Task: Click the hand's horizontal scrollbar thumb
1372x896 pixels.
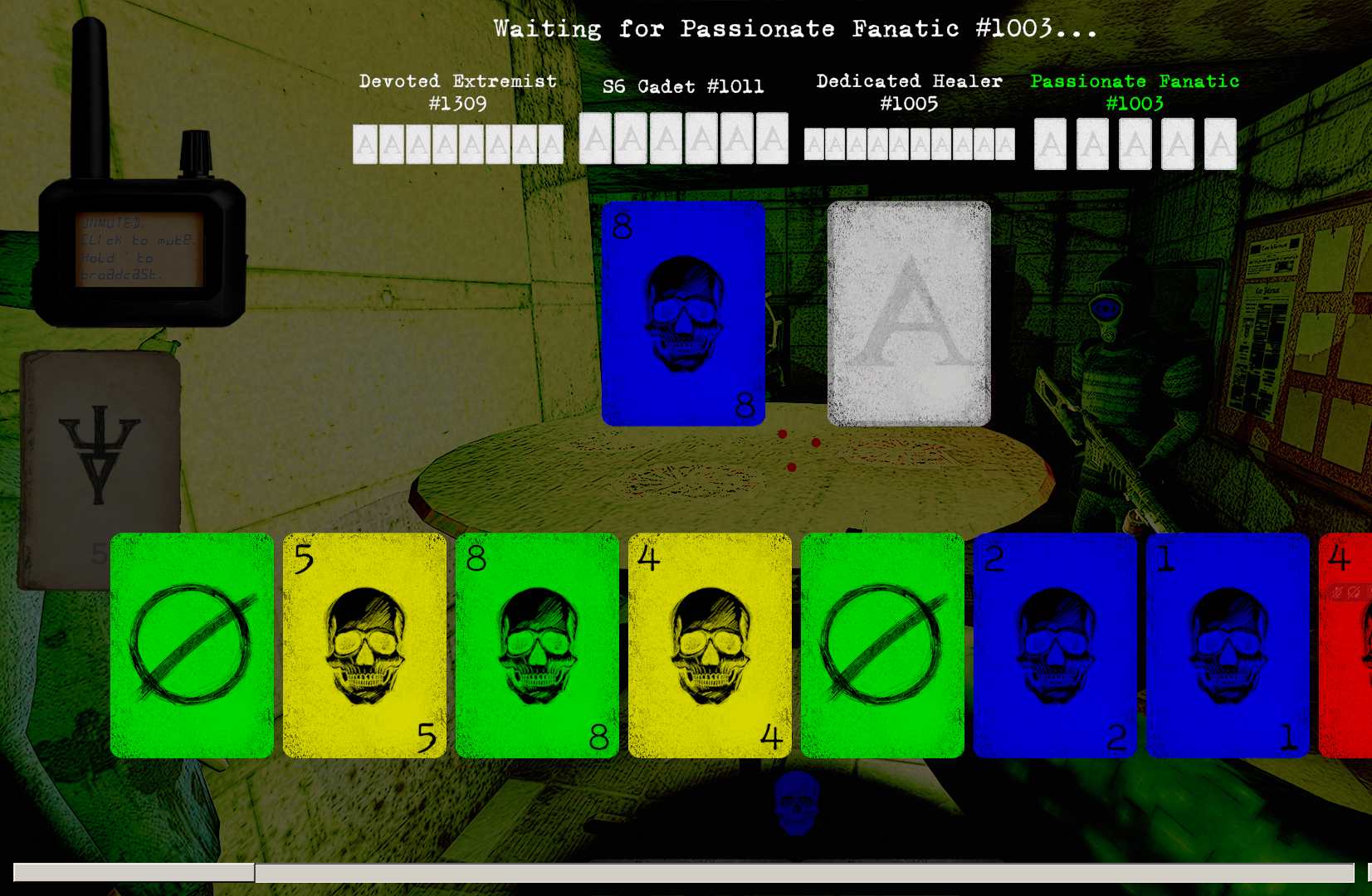Action: pos(134,872)
